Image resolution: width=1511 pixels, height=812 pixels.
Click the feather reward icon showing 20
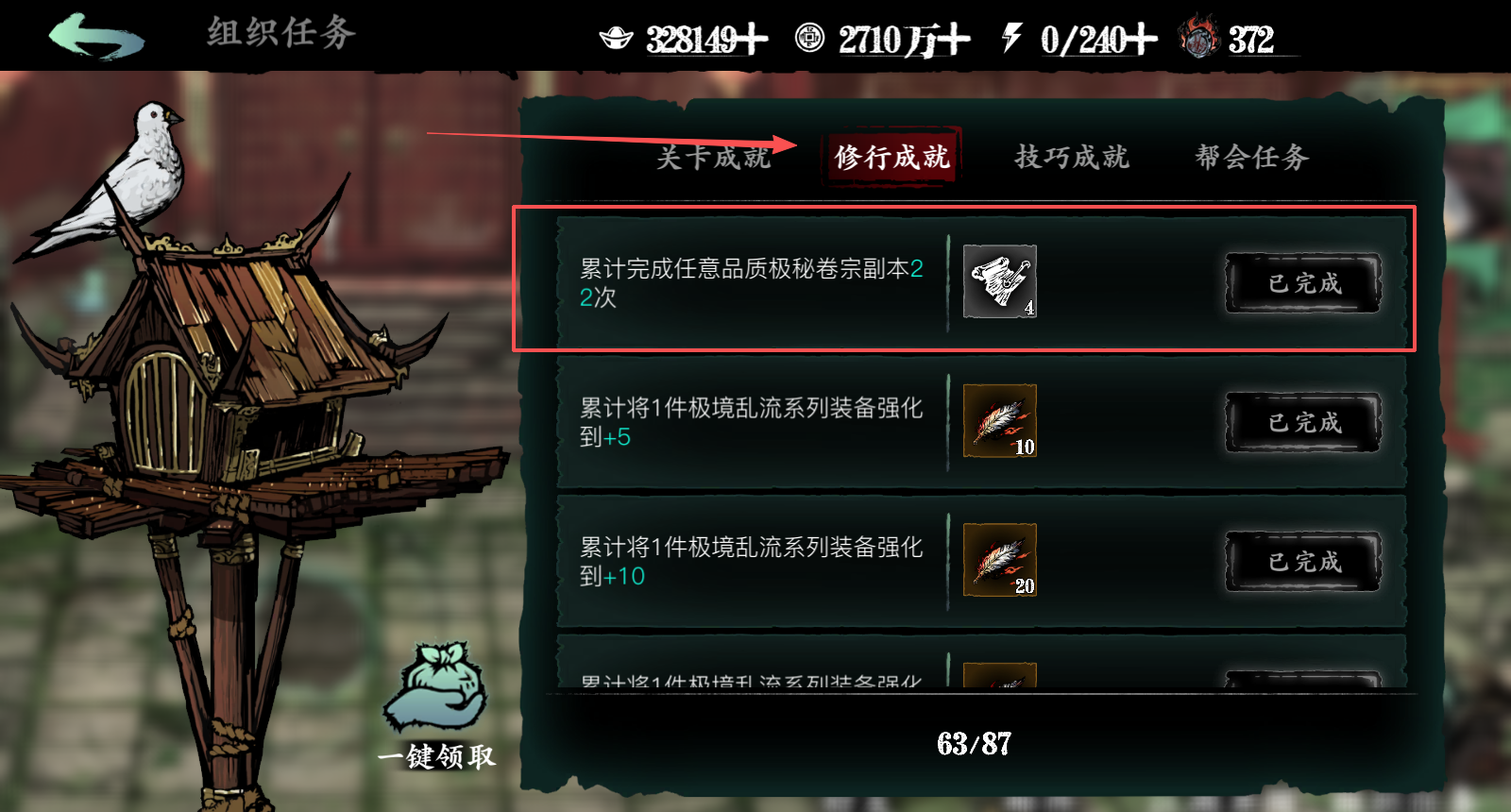[x=999, y=559]
